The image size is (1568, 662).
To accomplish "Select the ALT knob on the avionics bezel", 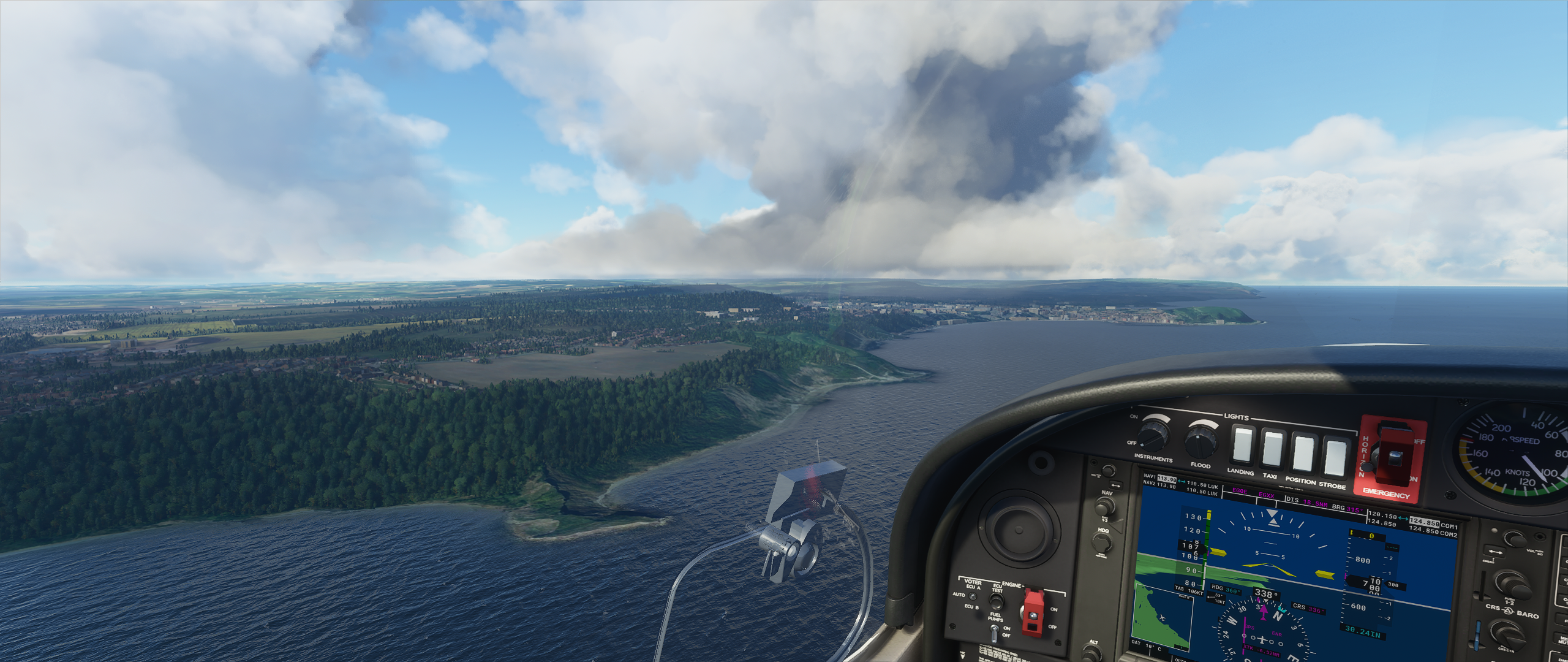I will (x=1090, y=653).
